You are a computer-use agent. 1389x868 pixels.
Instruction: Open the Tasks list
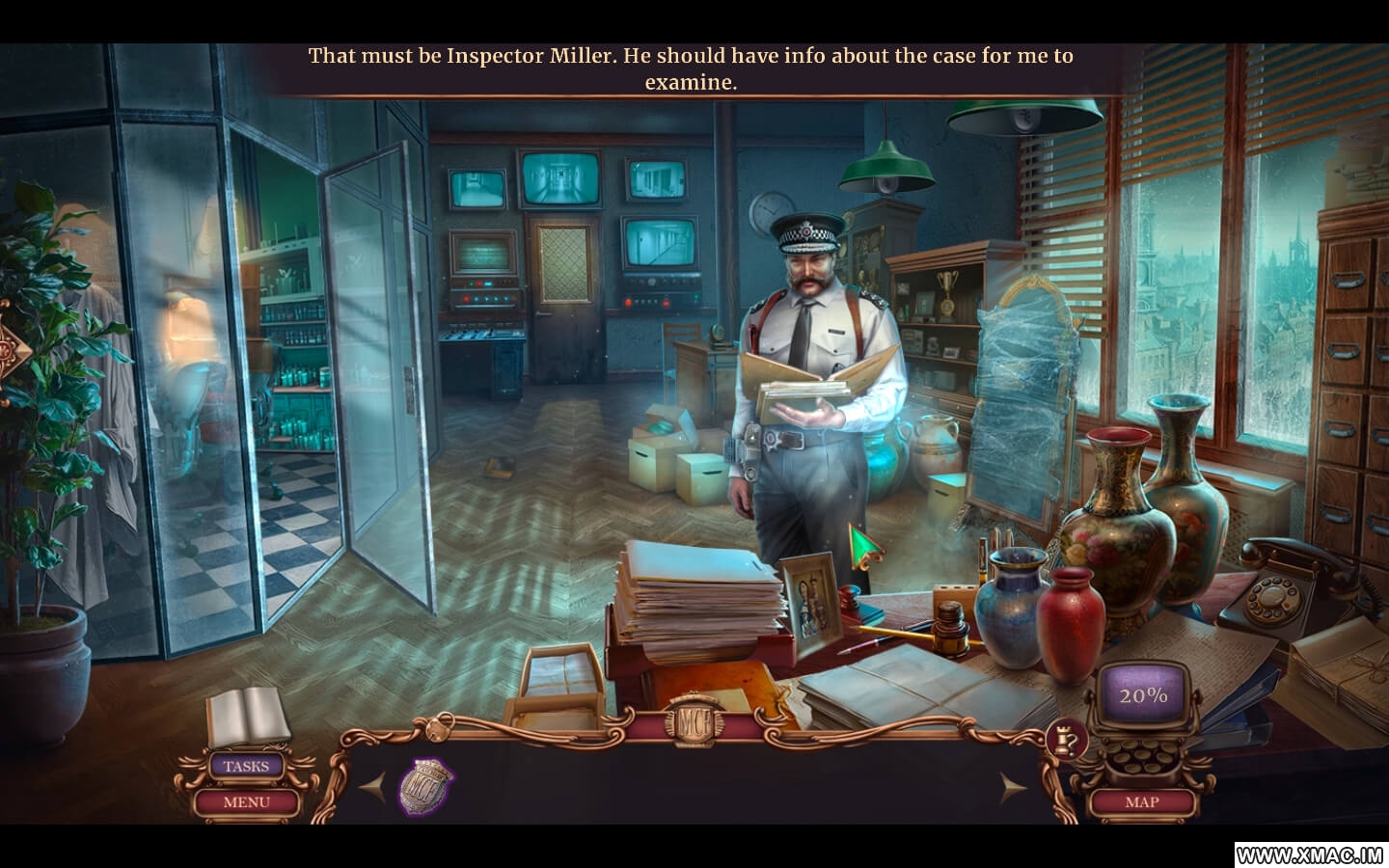coord(246,767)
